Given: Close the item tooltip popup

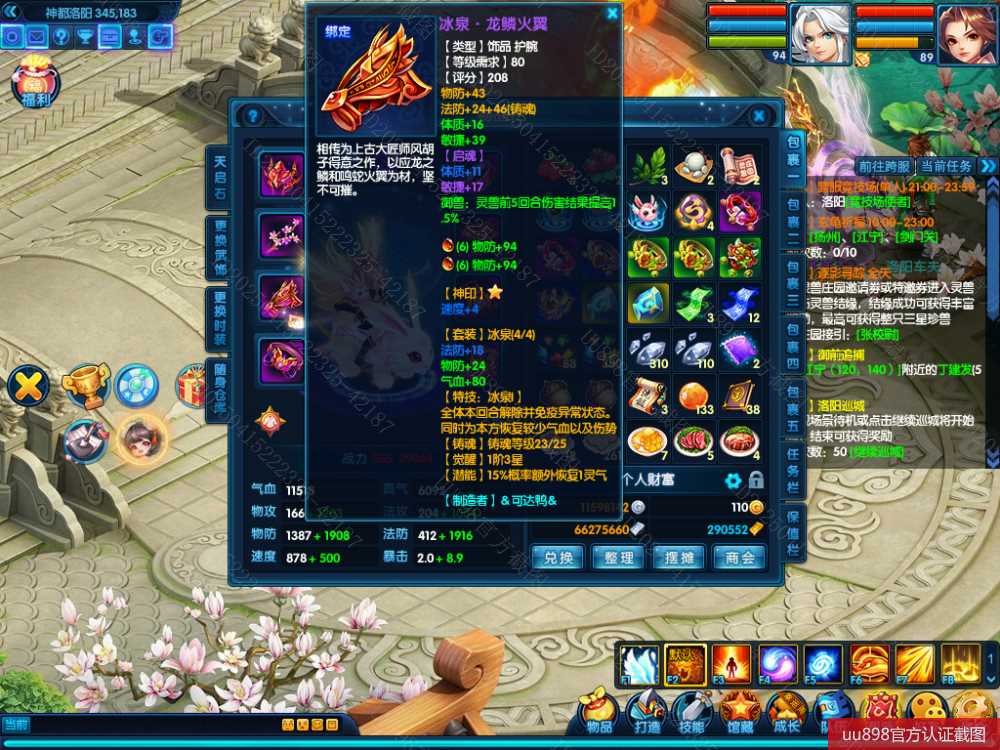Looking at the screenshot, I should 612,14.
